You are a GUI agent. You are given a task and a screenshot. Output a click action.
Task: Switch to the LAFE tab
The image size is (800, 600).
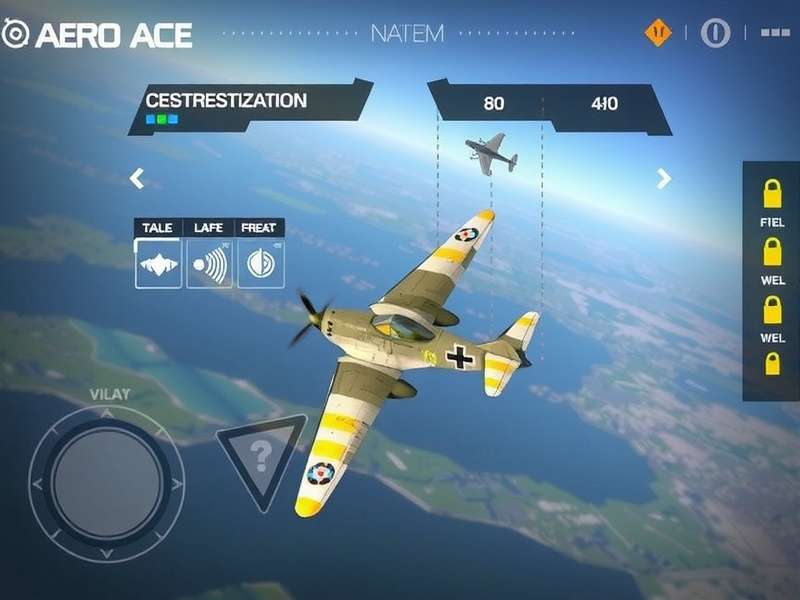coord(209,228)
